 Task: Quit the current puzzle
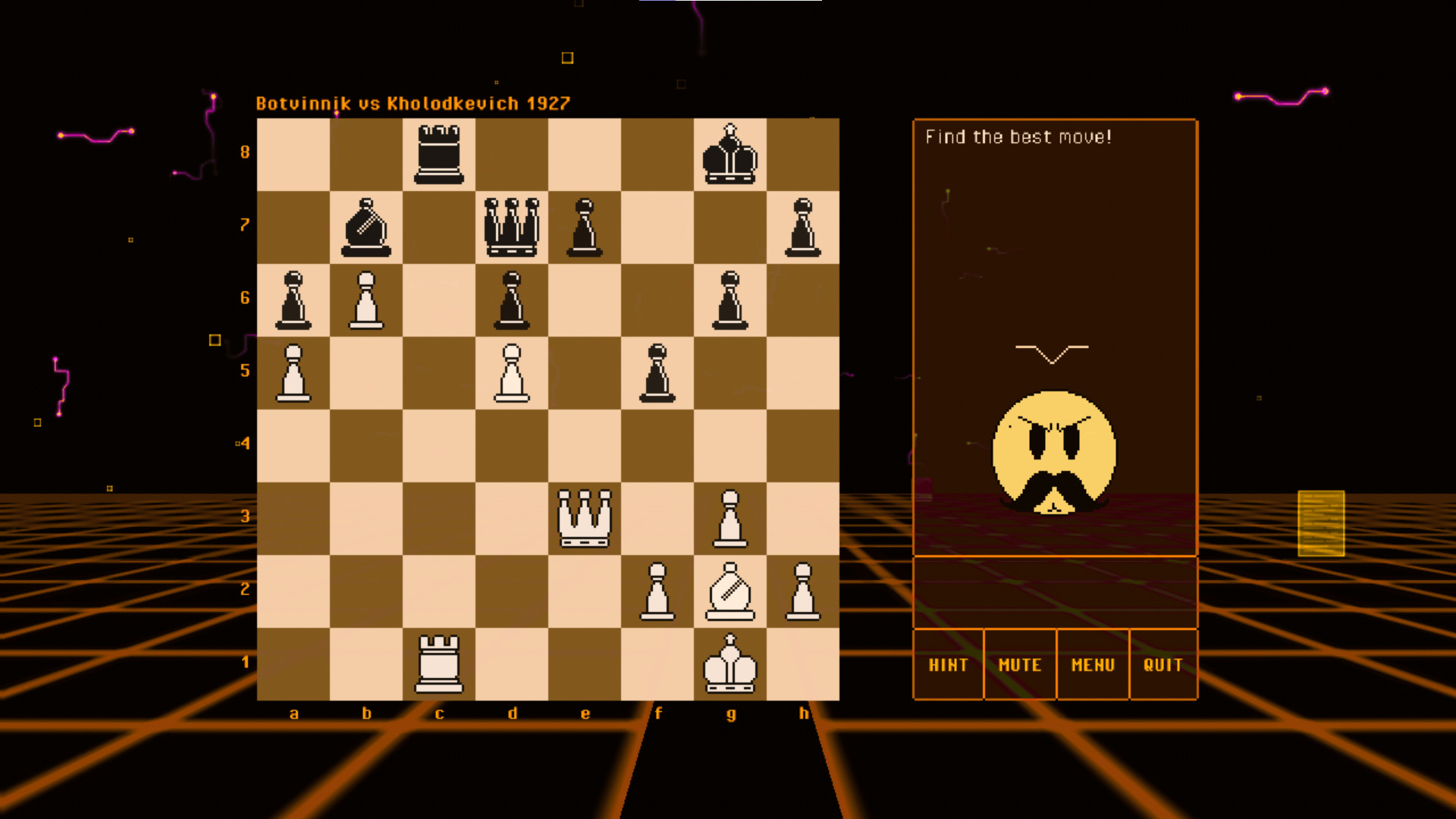(x=1163, y=665)
